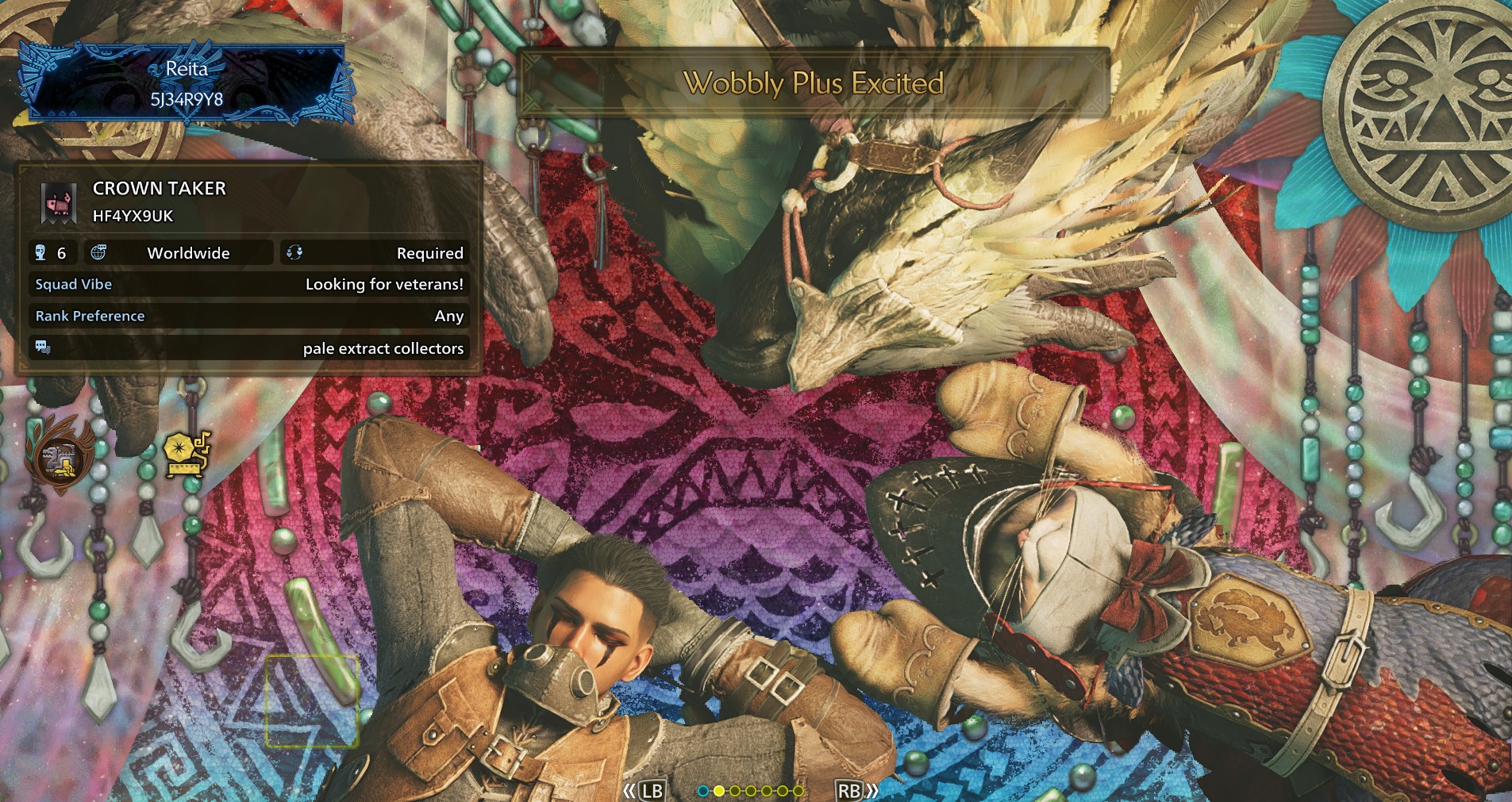Click the Rank Preference row
This screenshot has width=1512, height=802.
[x=248, y=316]
